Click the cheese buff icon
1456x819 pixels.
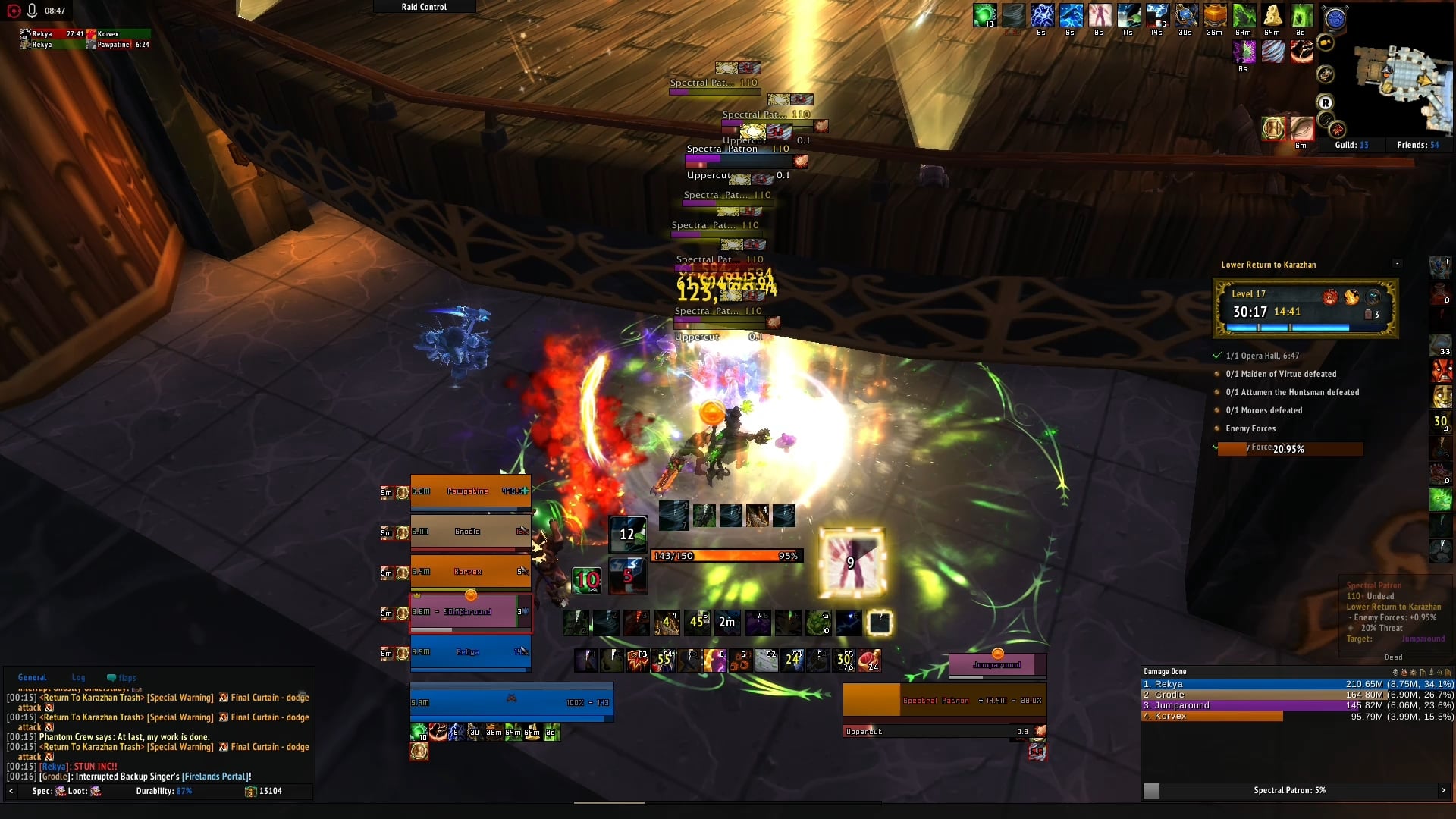pyautogui.click(x=1272, y=15)
